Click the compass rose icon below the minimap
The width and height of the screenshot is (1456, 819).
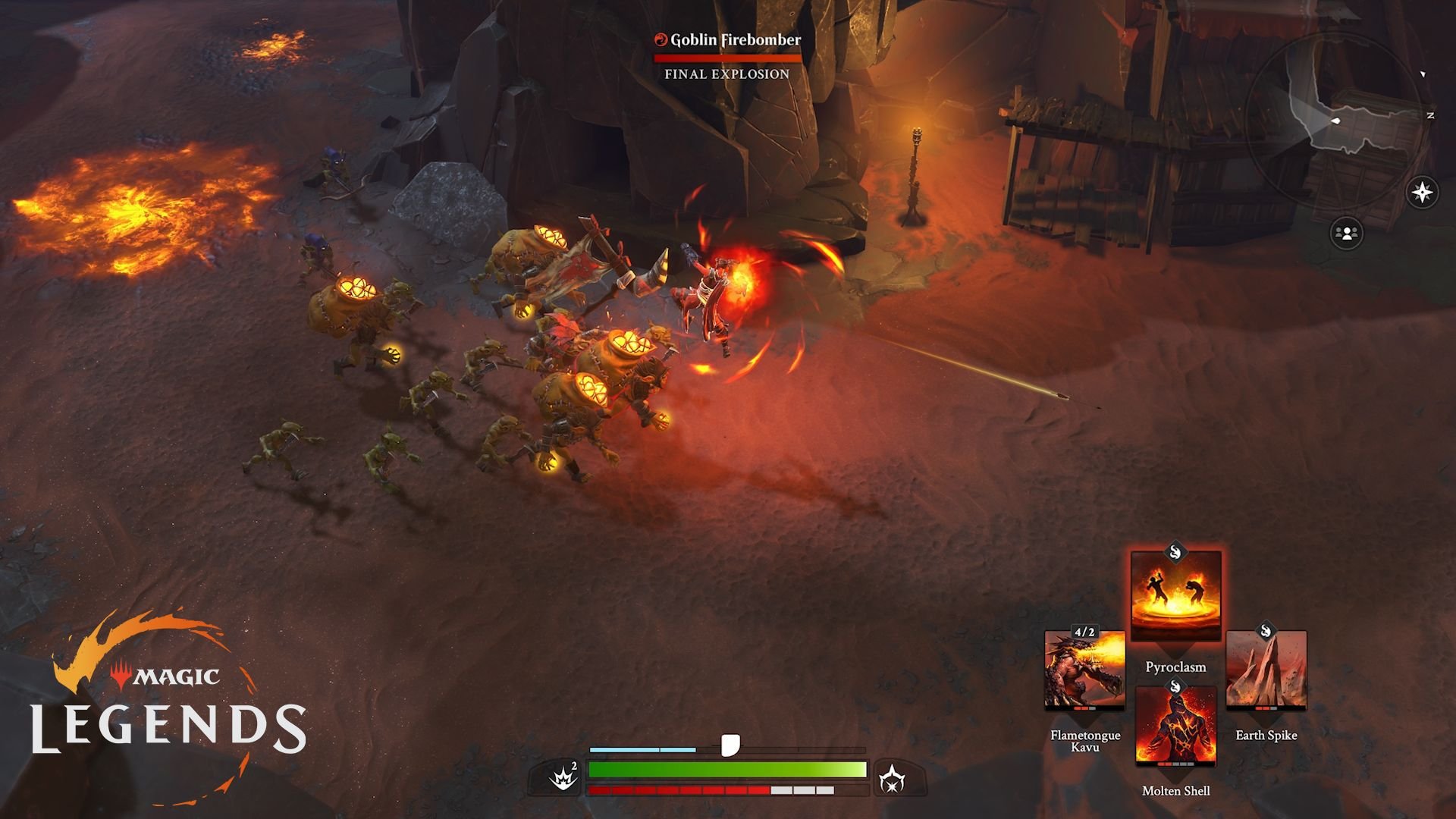pos(1421,191)
